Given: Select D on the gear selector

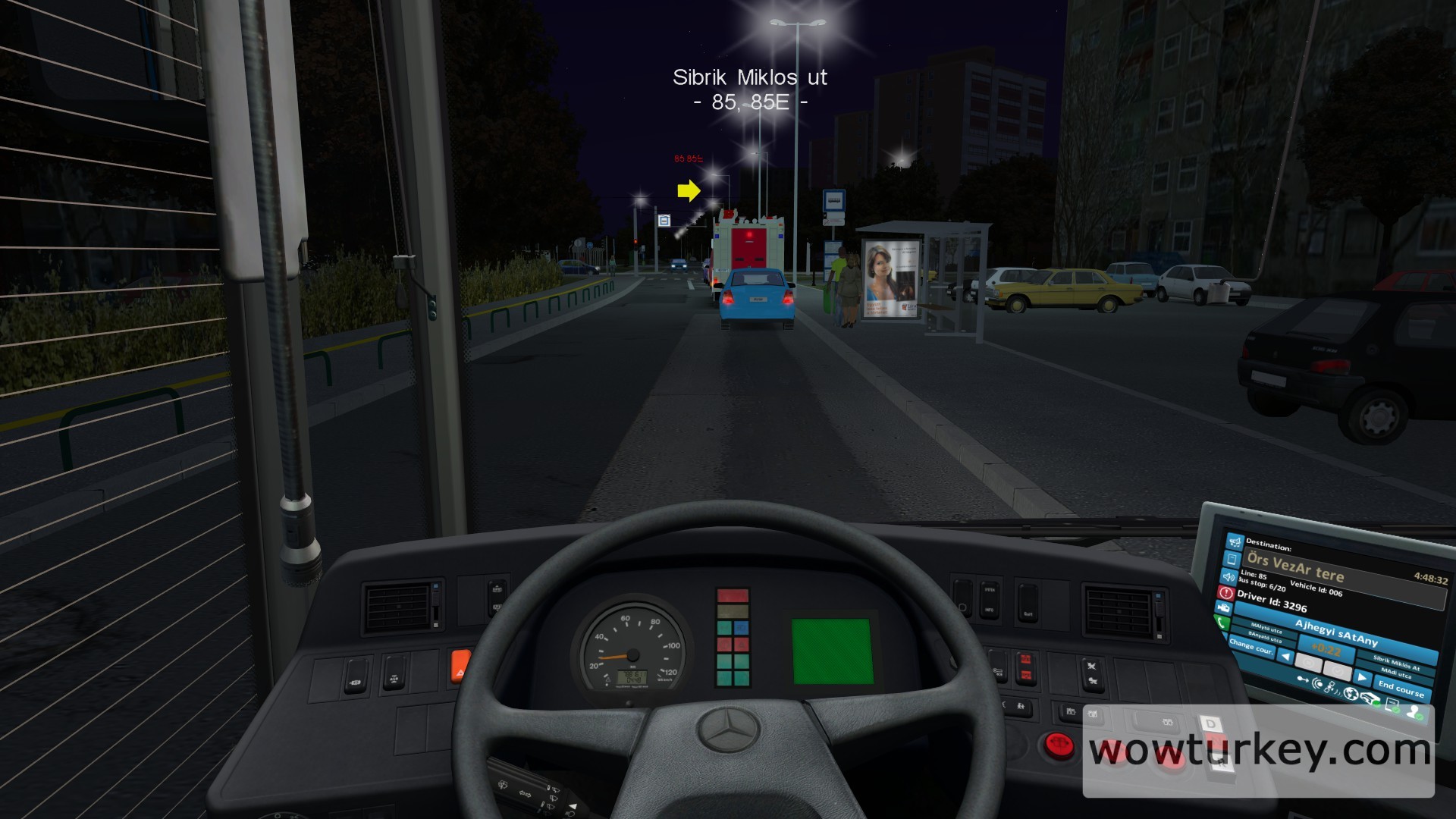Looking at the screenshot, I should pyautogui.click(x=1210, y=724).
